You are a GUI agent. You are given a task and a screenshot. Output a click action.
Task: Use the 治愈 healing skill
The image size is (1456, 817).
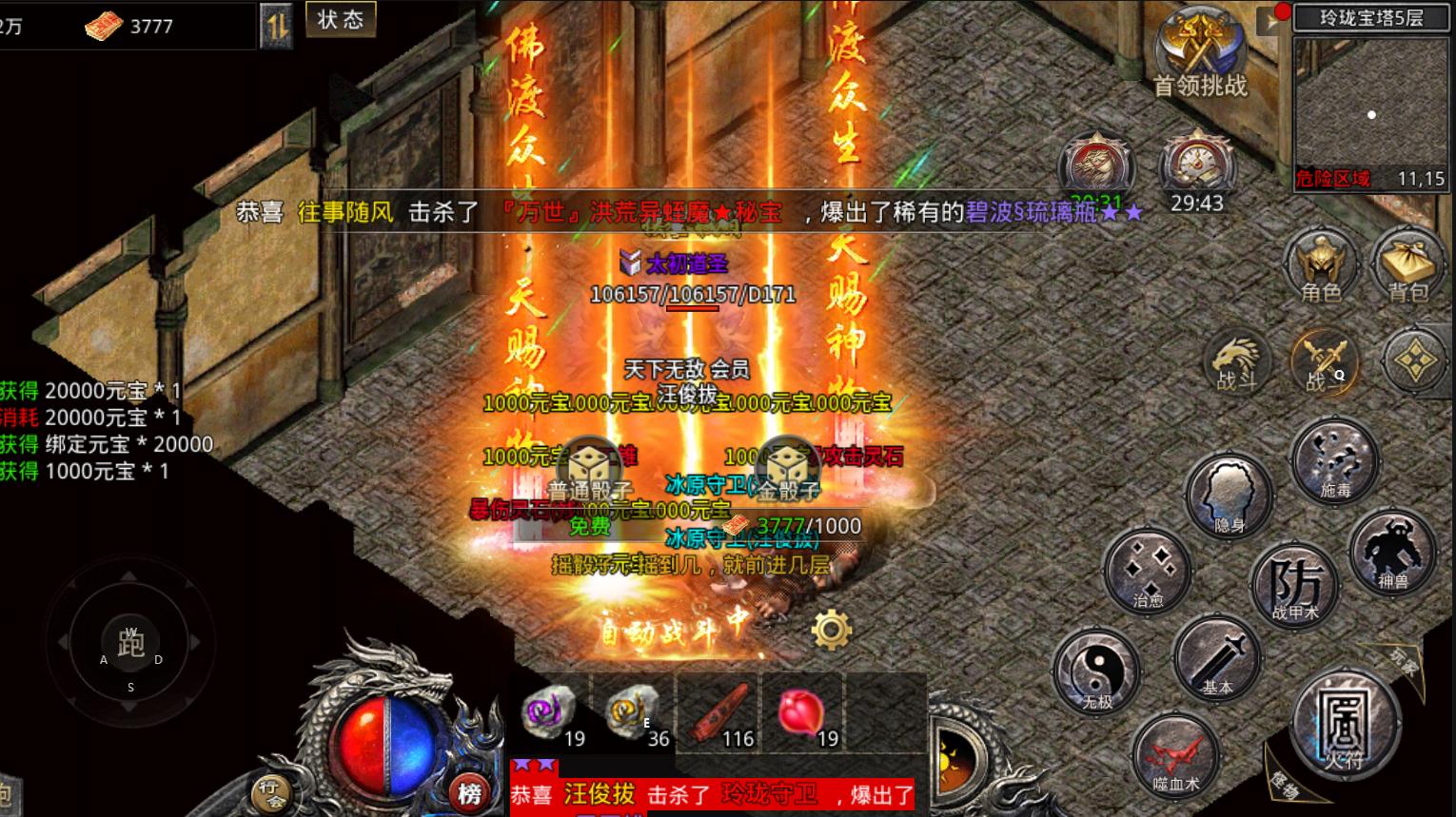coord(1149,569)
